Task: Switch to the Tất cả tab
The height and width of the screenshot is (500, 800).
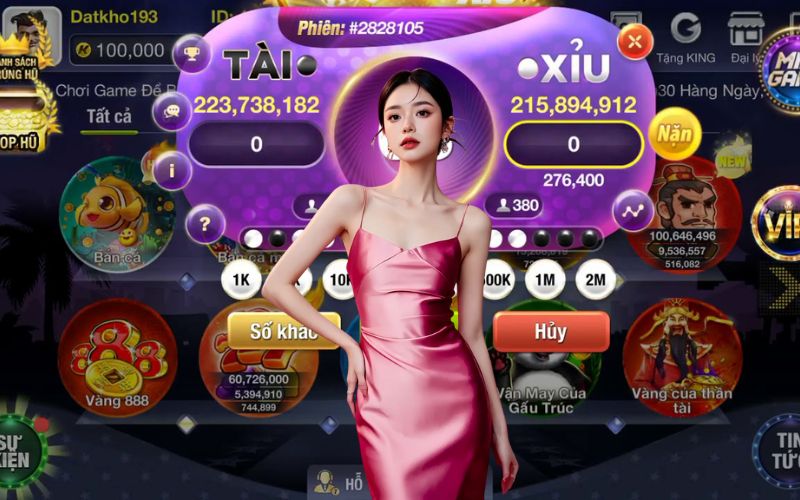Action: 109,117
